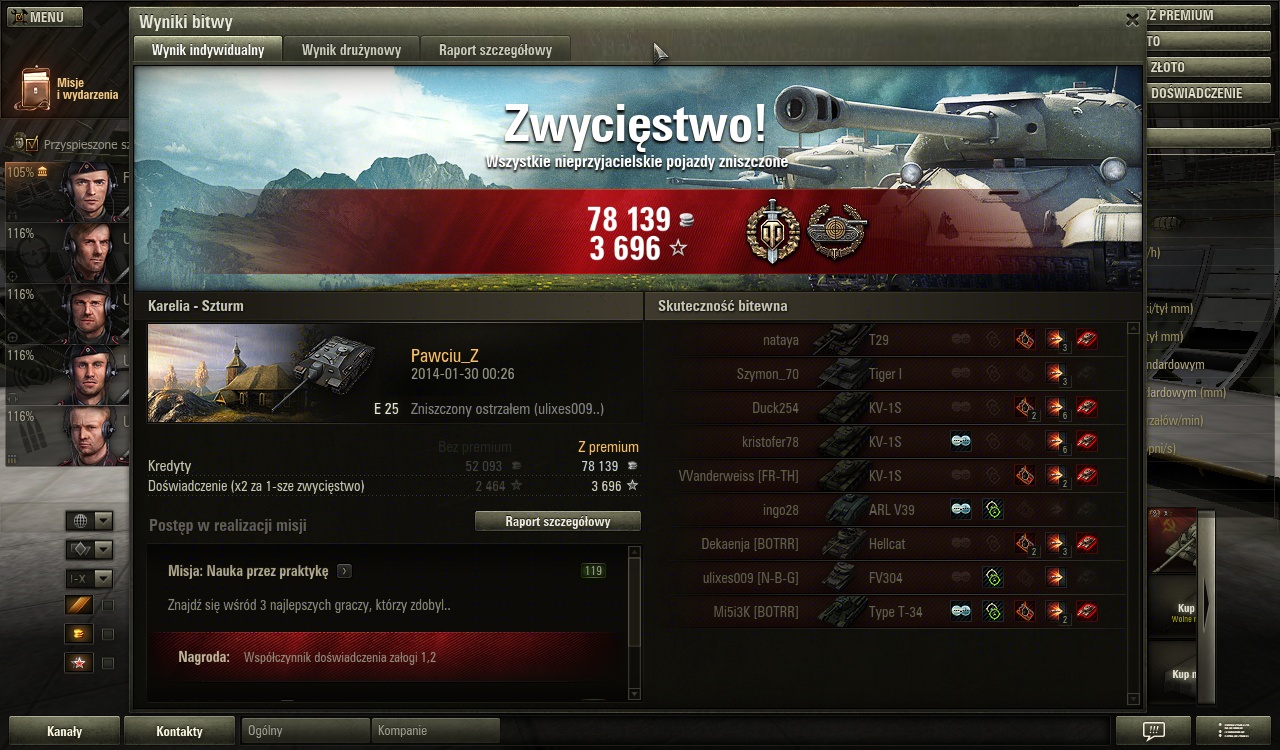Screen dimensions: 1280x750
Task: Click the Złoto button
Action: click(x=1195, y=67)
